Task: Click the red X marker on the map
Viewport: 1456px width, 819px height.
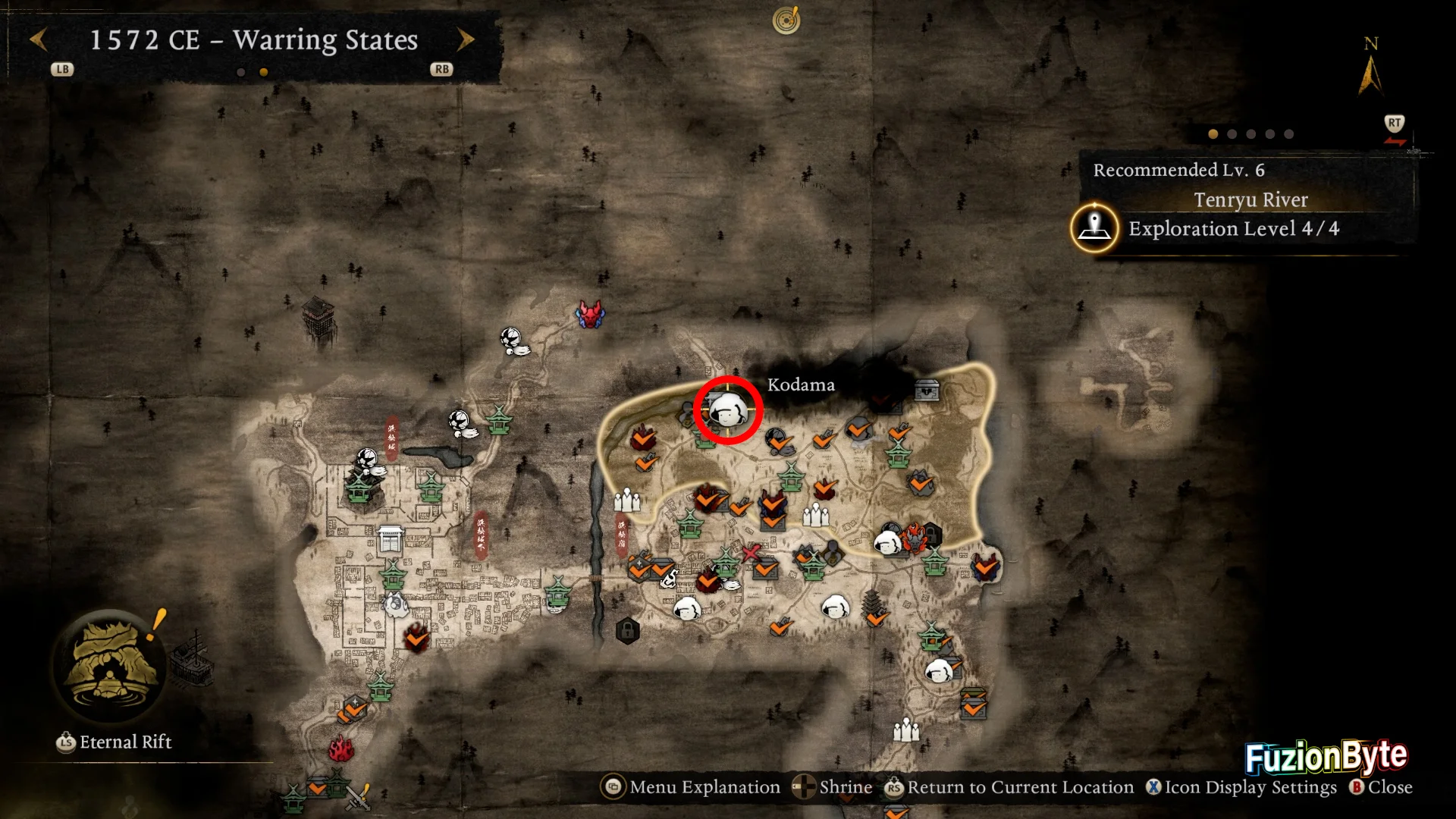Action: [751, 553]
